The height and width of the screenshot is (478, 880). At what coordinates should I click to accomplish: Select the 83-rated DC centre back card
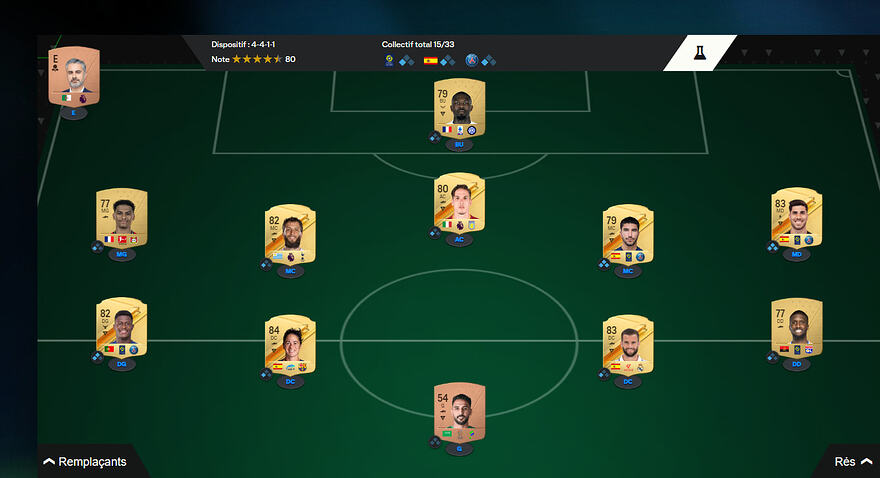click(x=628, y=345)
